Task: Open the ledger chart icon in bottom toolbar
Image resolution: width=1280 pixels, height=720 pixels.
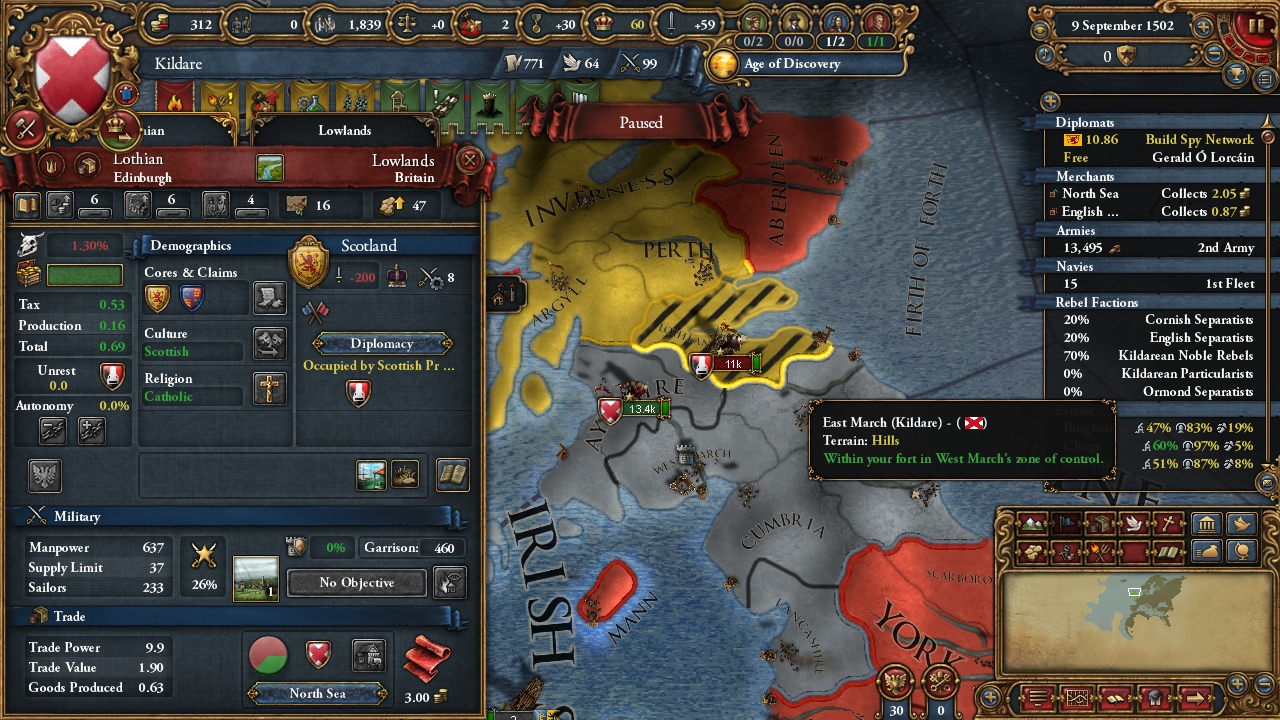Action: coord(1077,699)
